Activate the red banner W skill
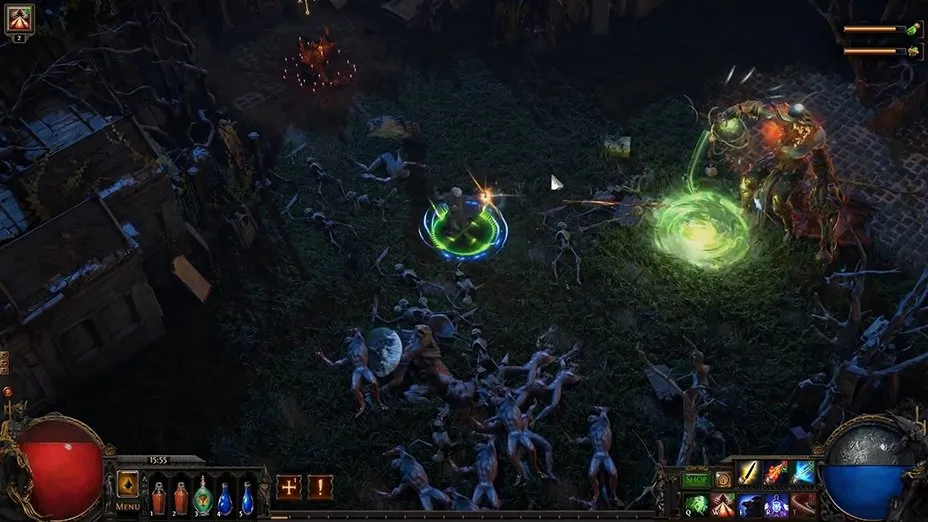Image resolution: width=928 pixels, height=522 pixels. [723, 505]
